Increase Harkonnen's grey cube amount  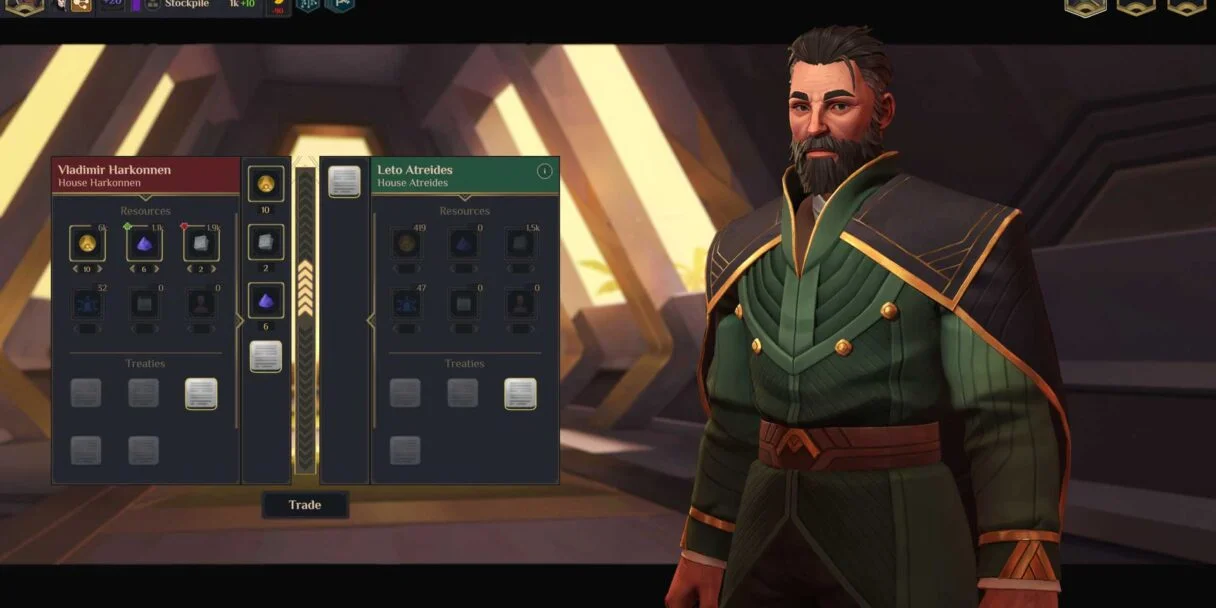click(216, 269)
